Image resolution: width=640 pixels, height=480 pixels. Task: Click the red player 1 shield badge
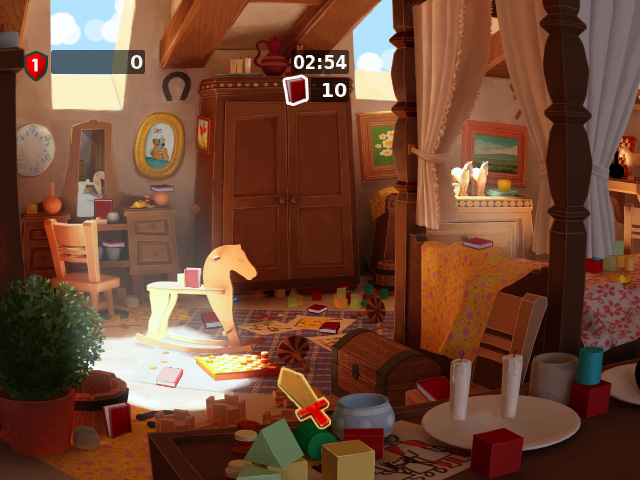36,65
